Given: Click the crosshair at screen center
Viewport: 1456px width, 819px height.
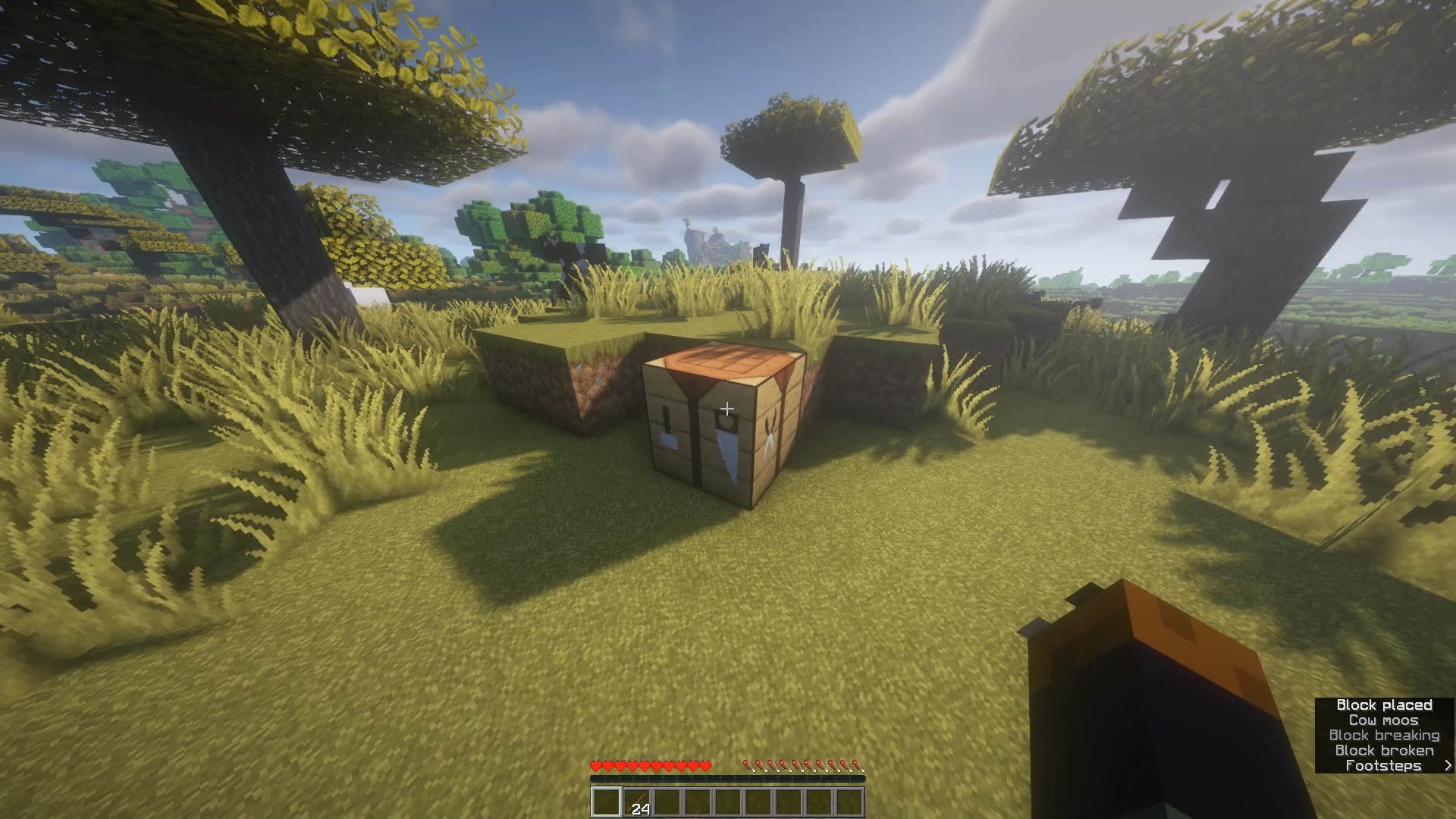Looking at the screenshot, I should pos(727,409).
